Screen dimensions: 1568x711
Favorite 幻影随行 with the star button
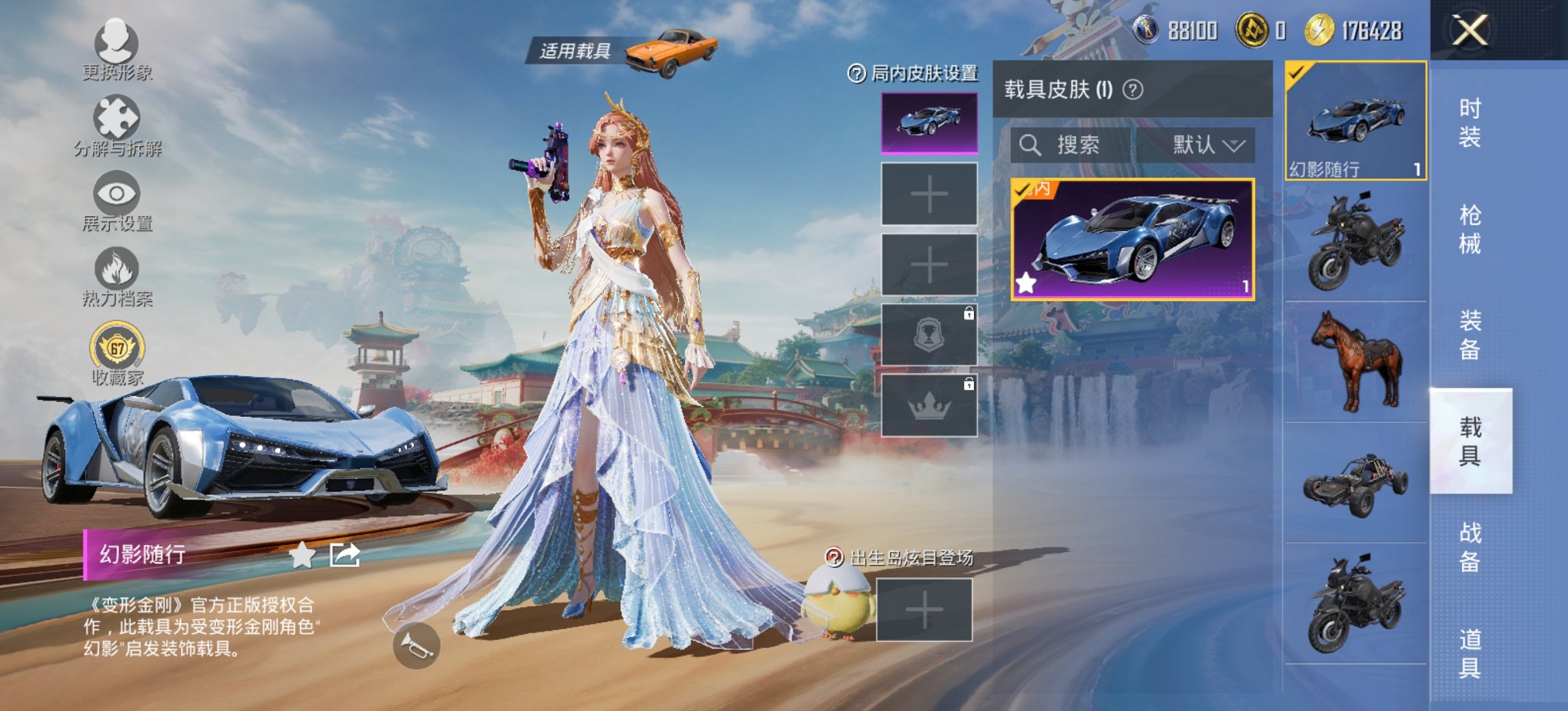point(302,555)
